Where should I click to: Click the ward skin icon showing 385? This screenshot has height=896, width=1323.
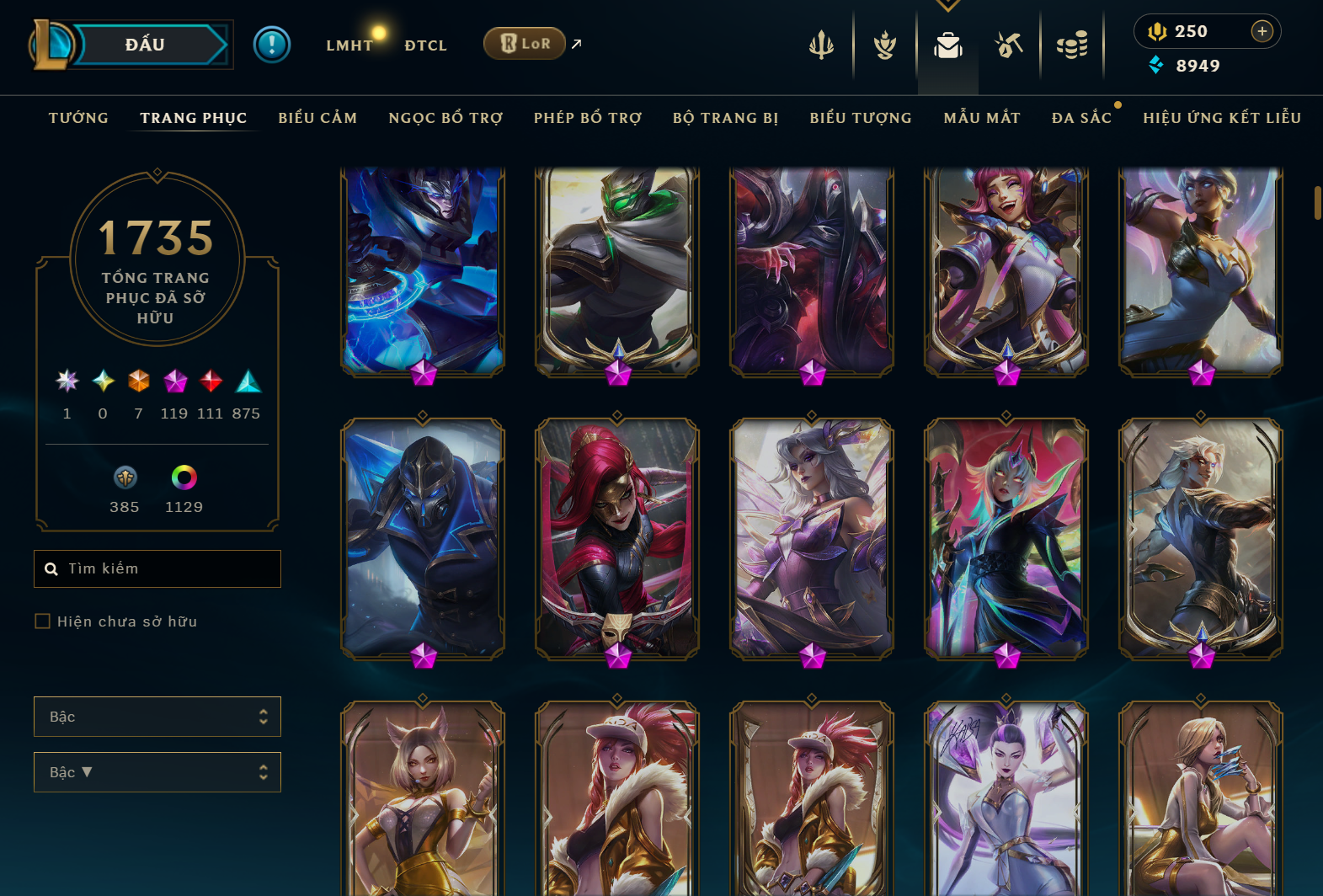[125, 478]
